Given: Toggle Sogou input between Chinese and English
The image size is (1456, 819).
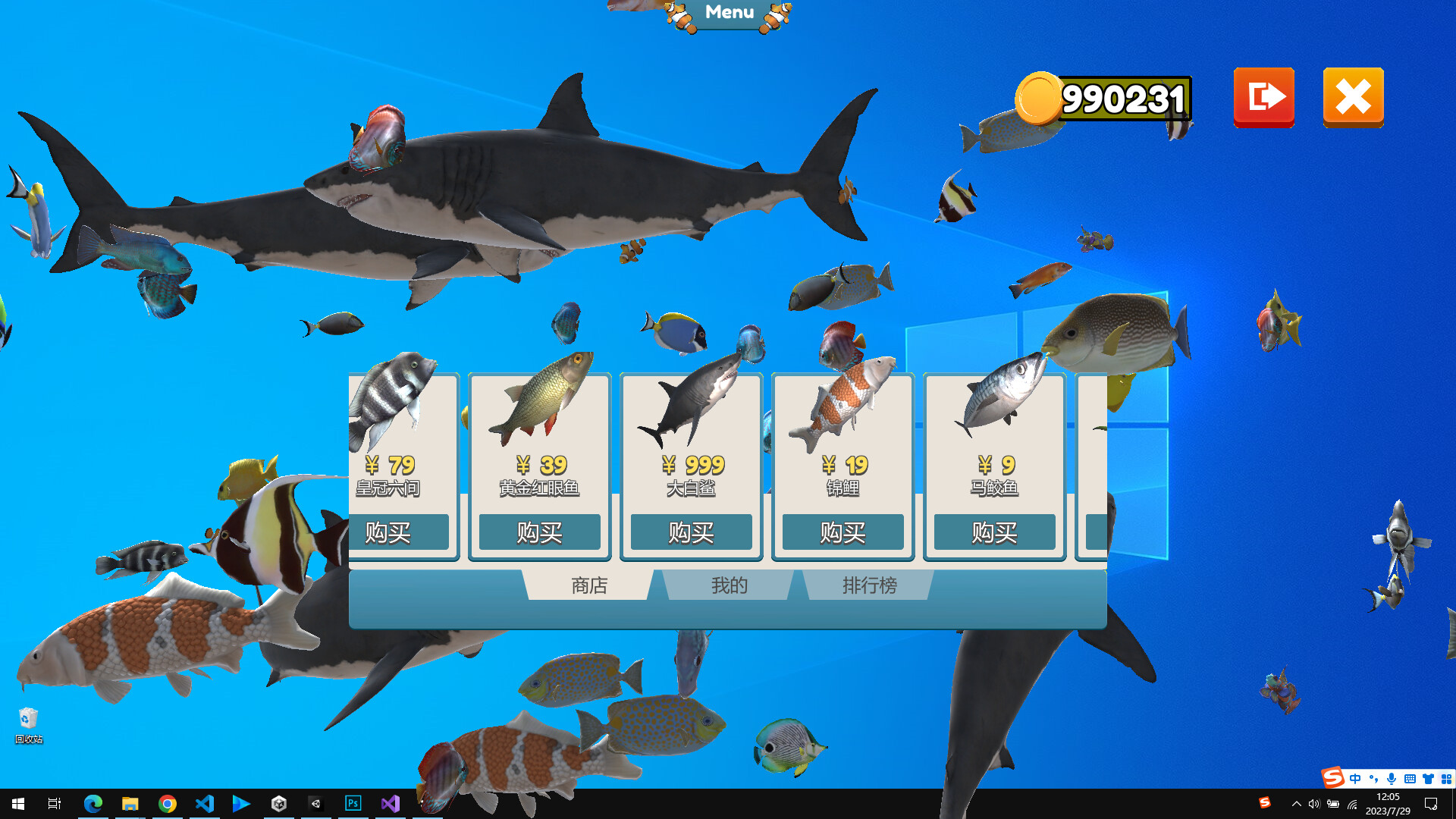Looking at the screenshot, I should pyautogui.click(x=1356, y=778).
